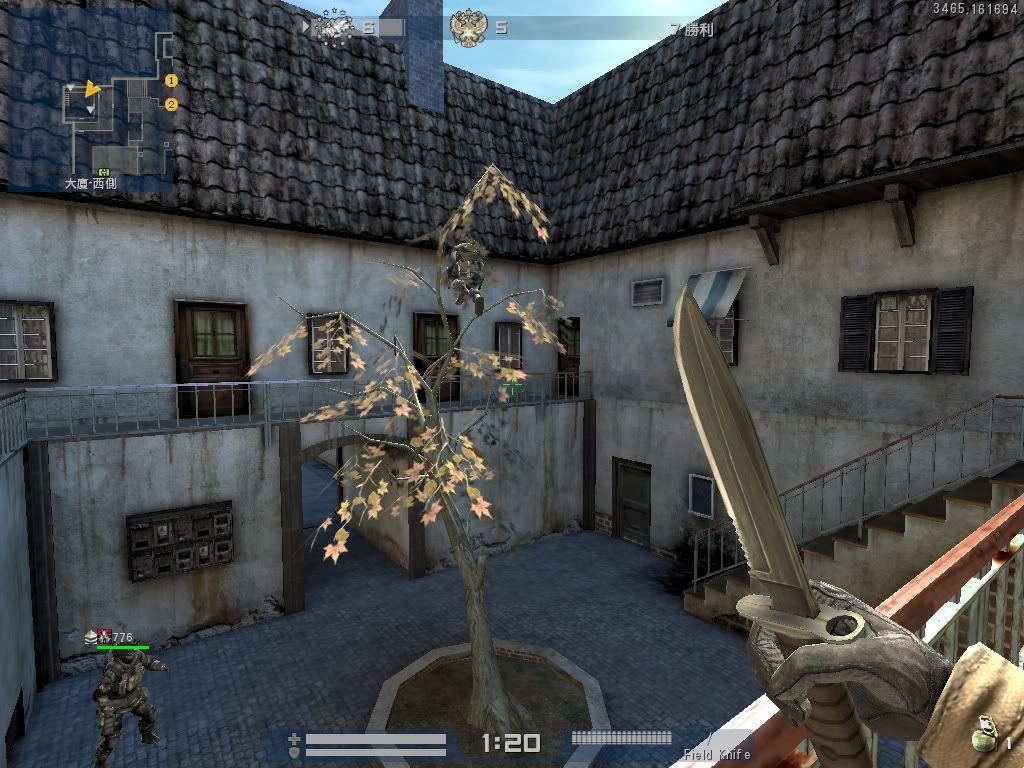Viewport: 1024px width, 768px height.
Task: Click the minimap in the corner
Action: pyautogui.click(x=92, y=98)
